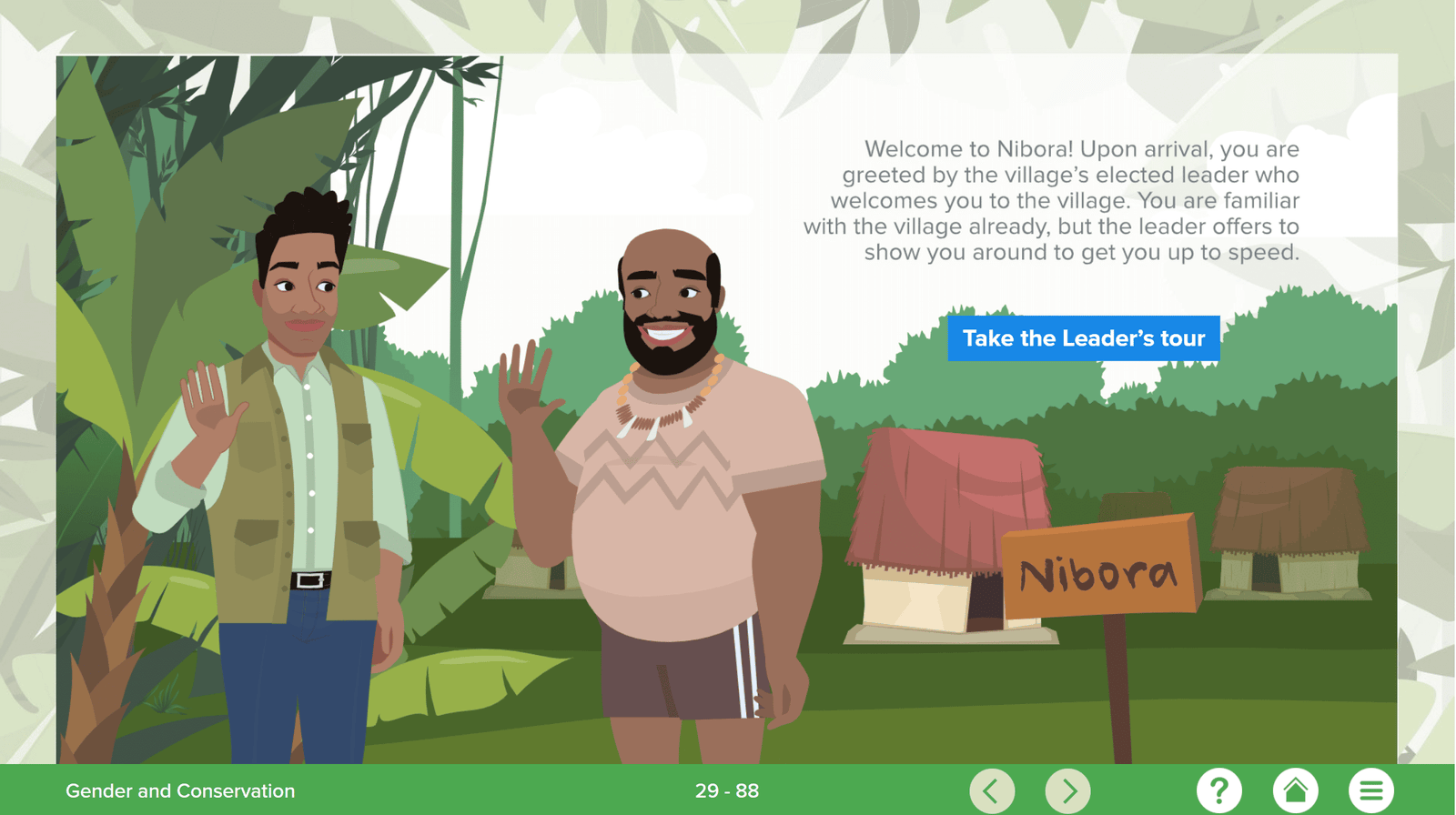This screenshot has width=1456, height=815.
Task: Open the hamburger menu
Action: pyautogui.click(x=1370, y=790)
